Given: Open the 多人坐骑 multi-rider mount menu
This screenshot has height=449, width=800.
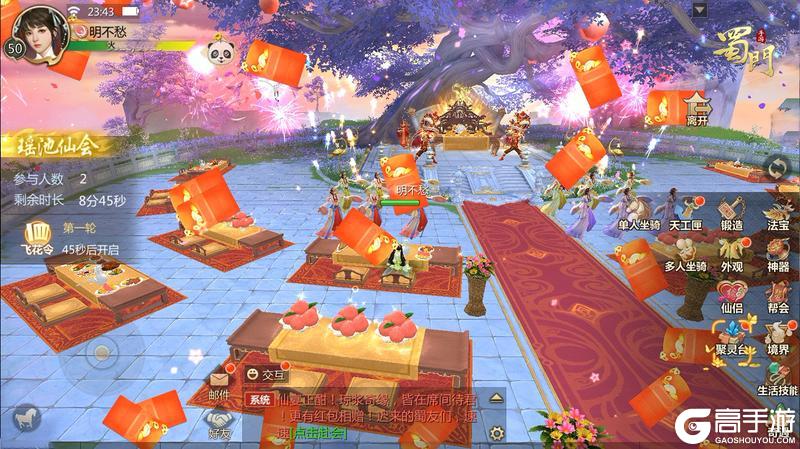Looking at the screenshot, I should [685, 254].
